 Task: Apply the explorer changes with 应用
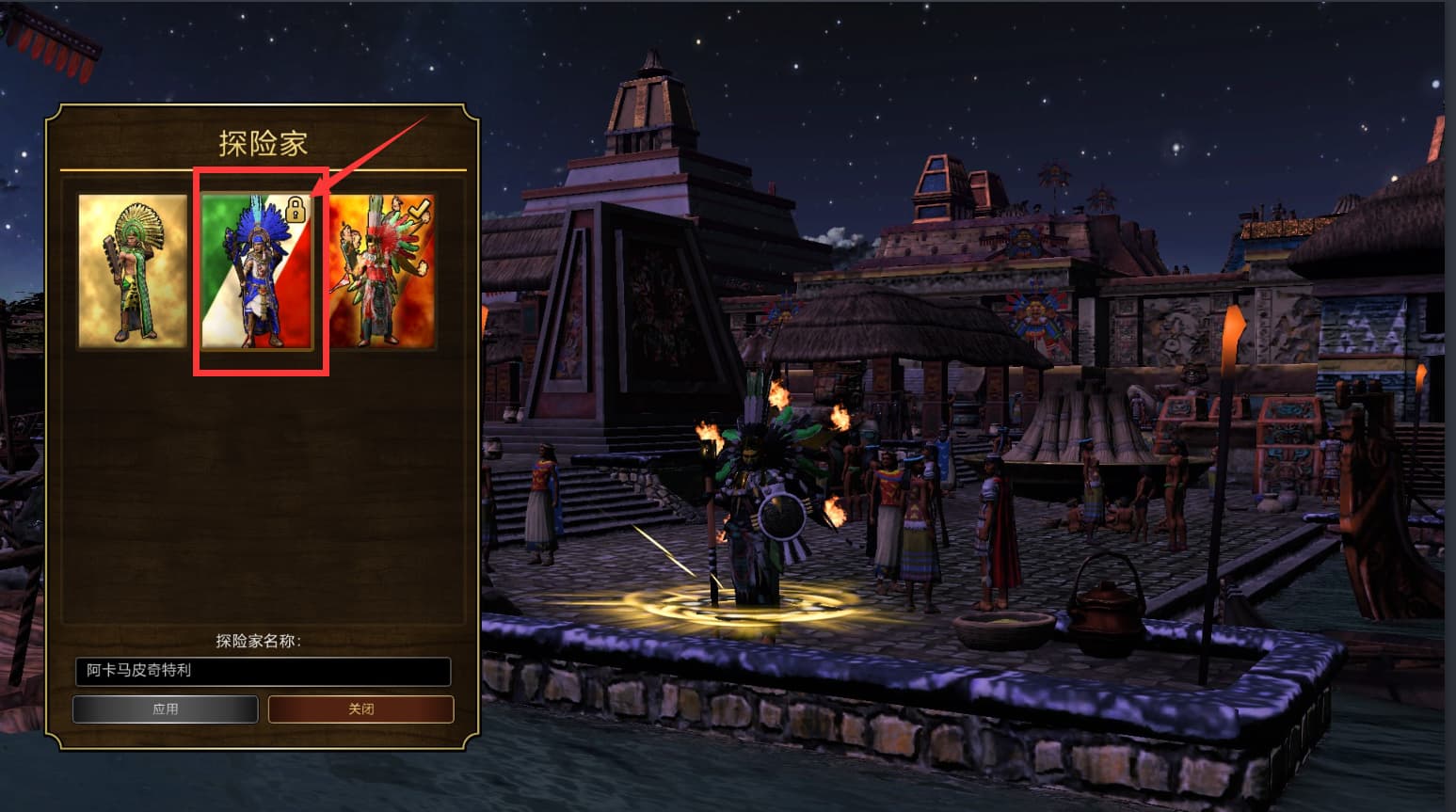coord(166,709)
